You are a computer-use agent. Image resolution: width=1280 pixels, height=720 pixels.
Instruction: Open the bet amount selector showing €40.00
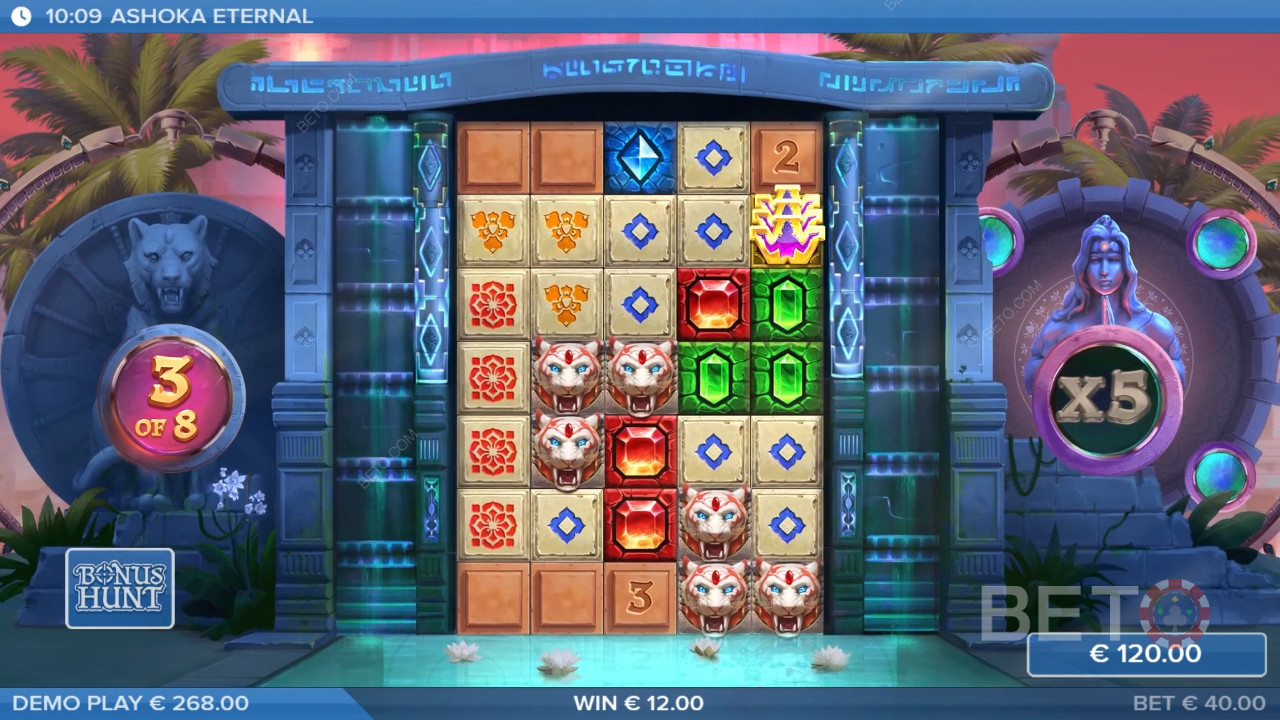tap(1198, 703)
